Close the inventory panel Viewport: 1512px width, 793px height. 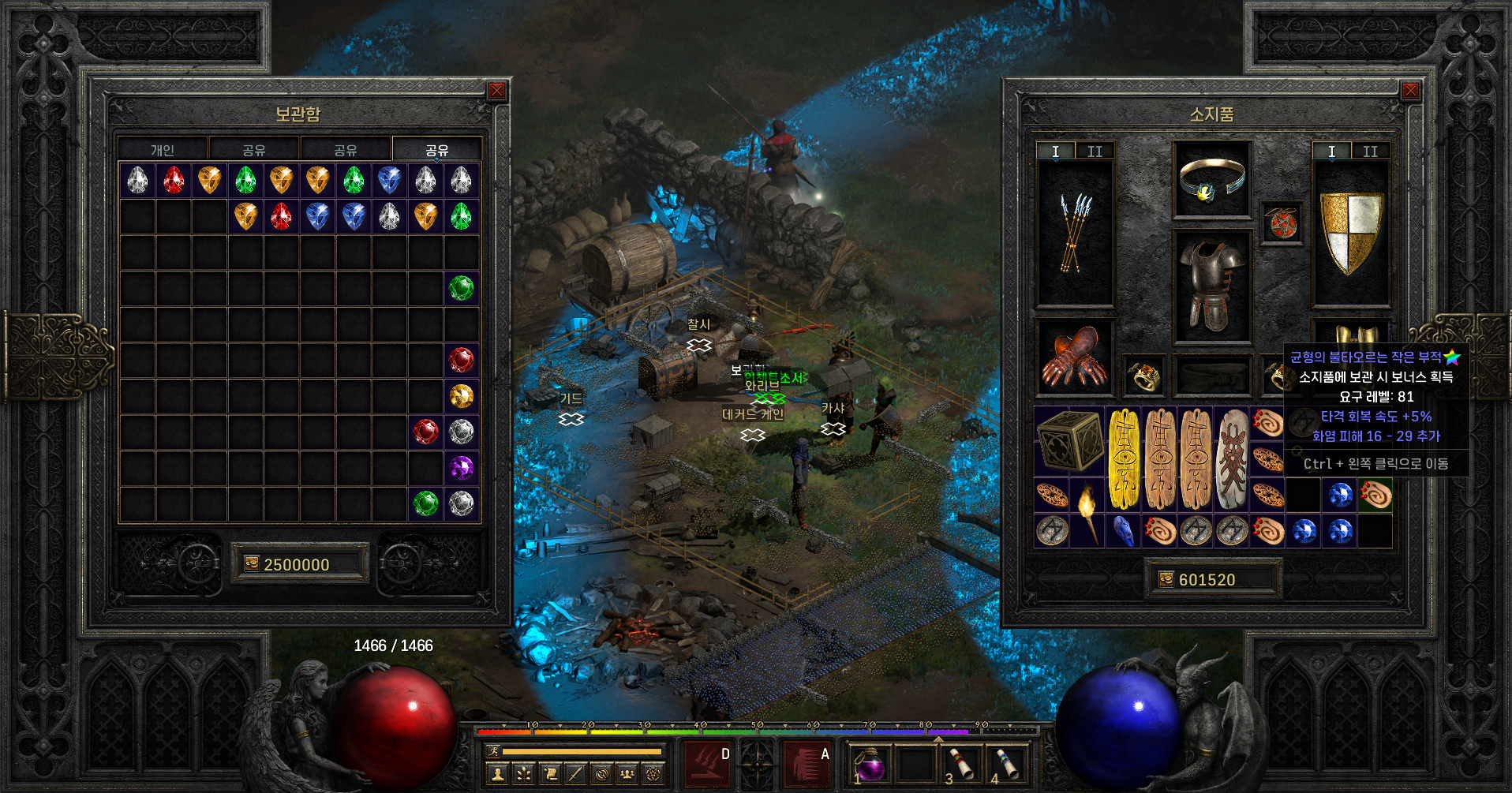[1410, 91]
